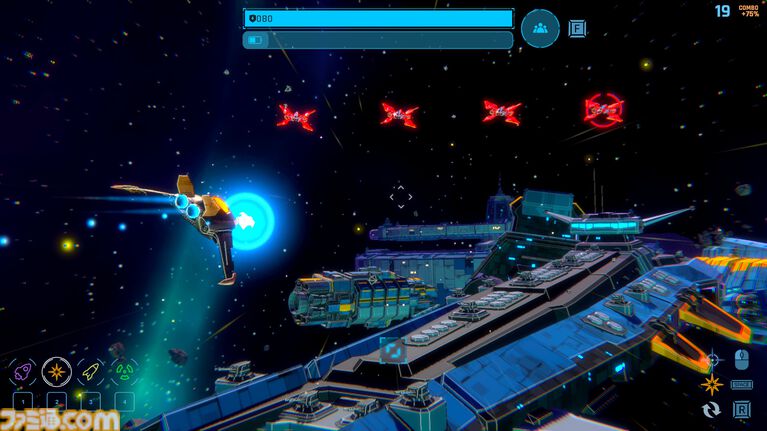
Task: Open the squad group icon
Action: tap(540, 28)
